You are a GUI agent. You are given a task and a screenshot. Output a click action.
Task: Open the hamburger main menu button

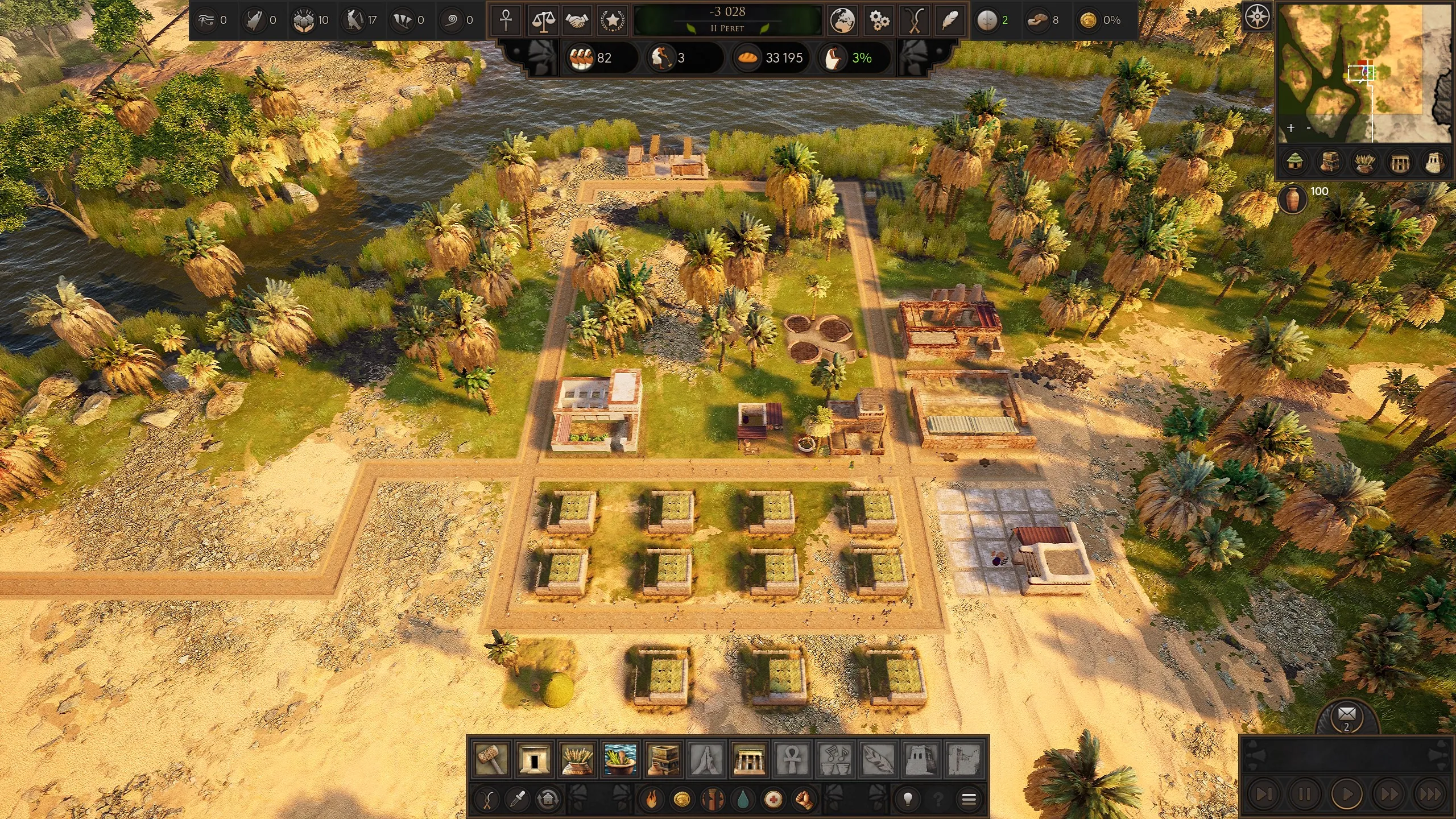(x=969, y=800)
